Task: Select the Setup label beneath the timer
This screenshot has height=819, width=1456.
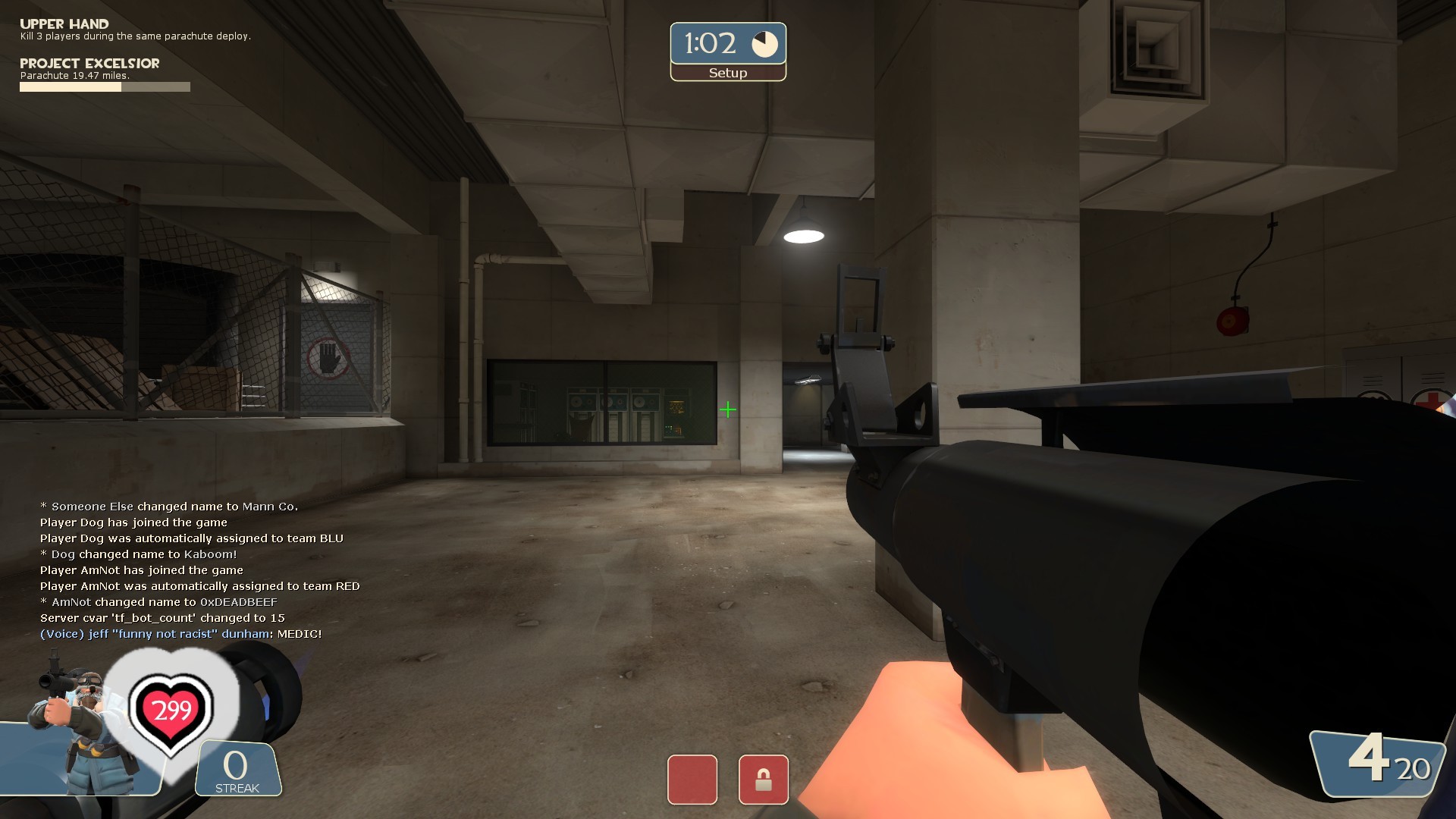Action: coord(727,73)
